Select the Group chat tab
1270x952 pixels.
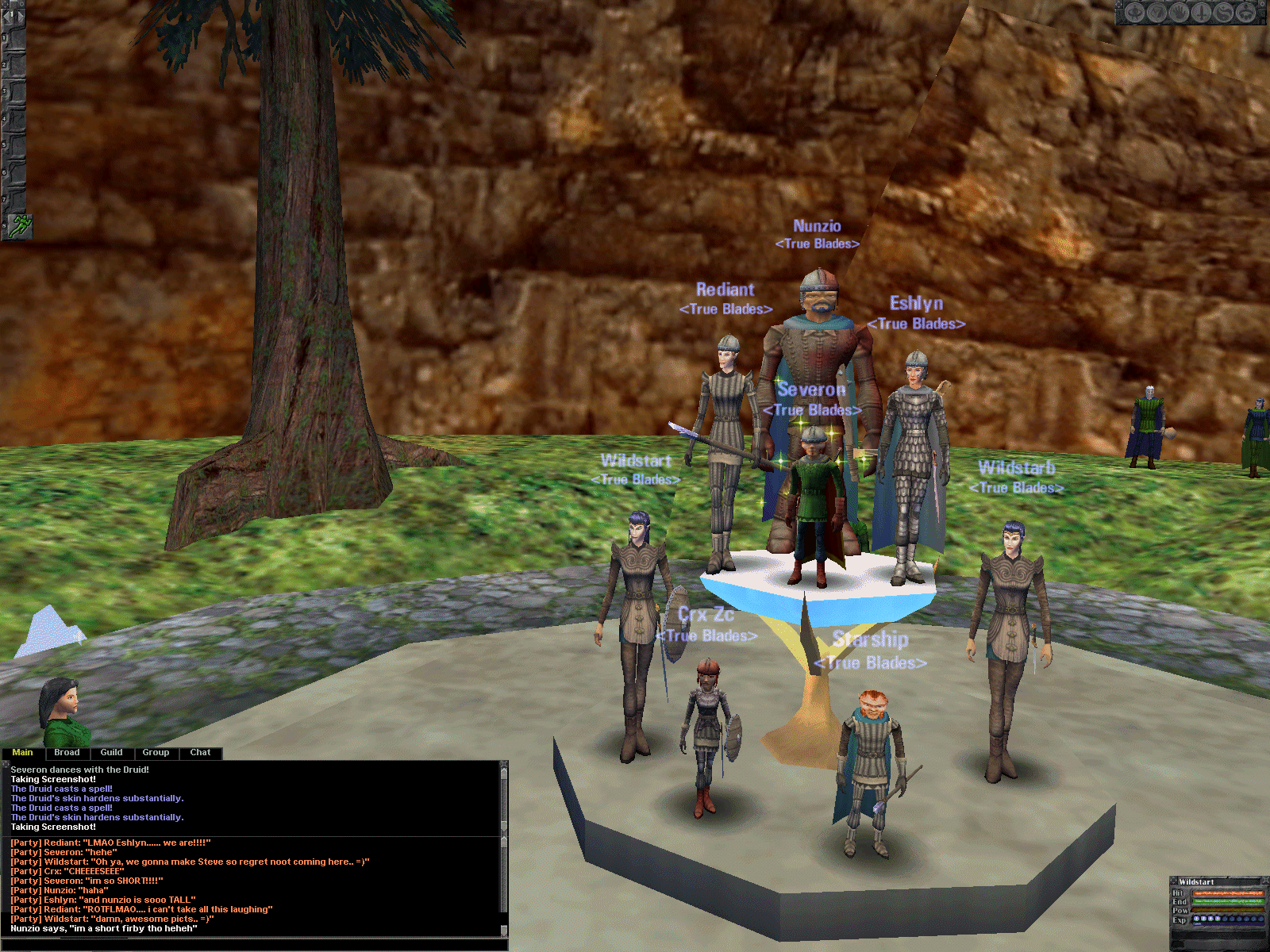point(156,752)
